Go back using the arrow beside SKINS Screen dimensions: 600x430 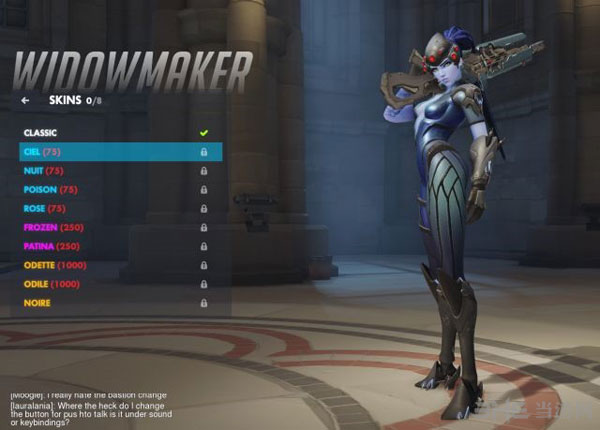25,100
